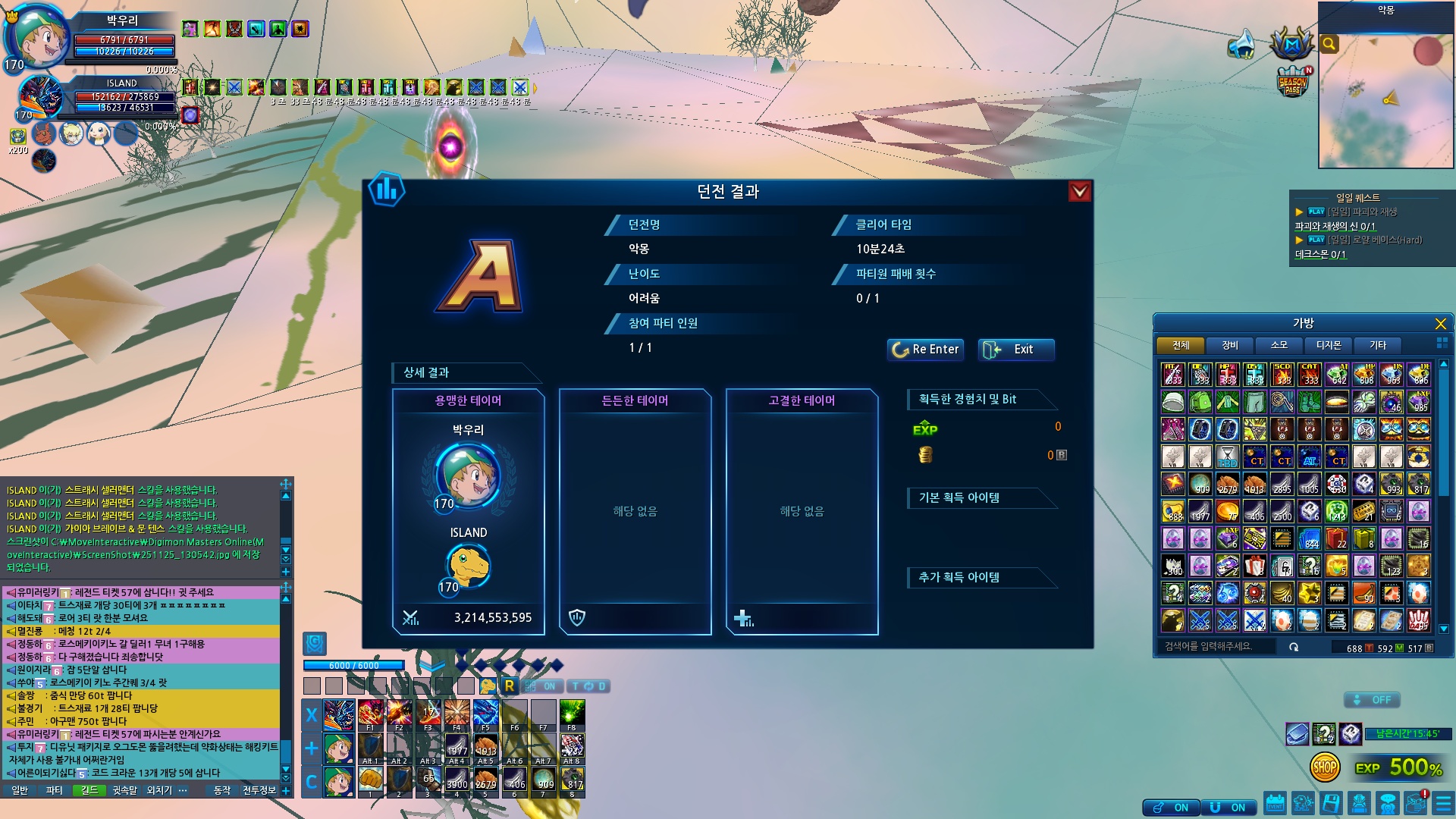Close the dungeon result window
Viewport: 1456px width, 819px height.
(1079, 192)
